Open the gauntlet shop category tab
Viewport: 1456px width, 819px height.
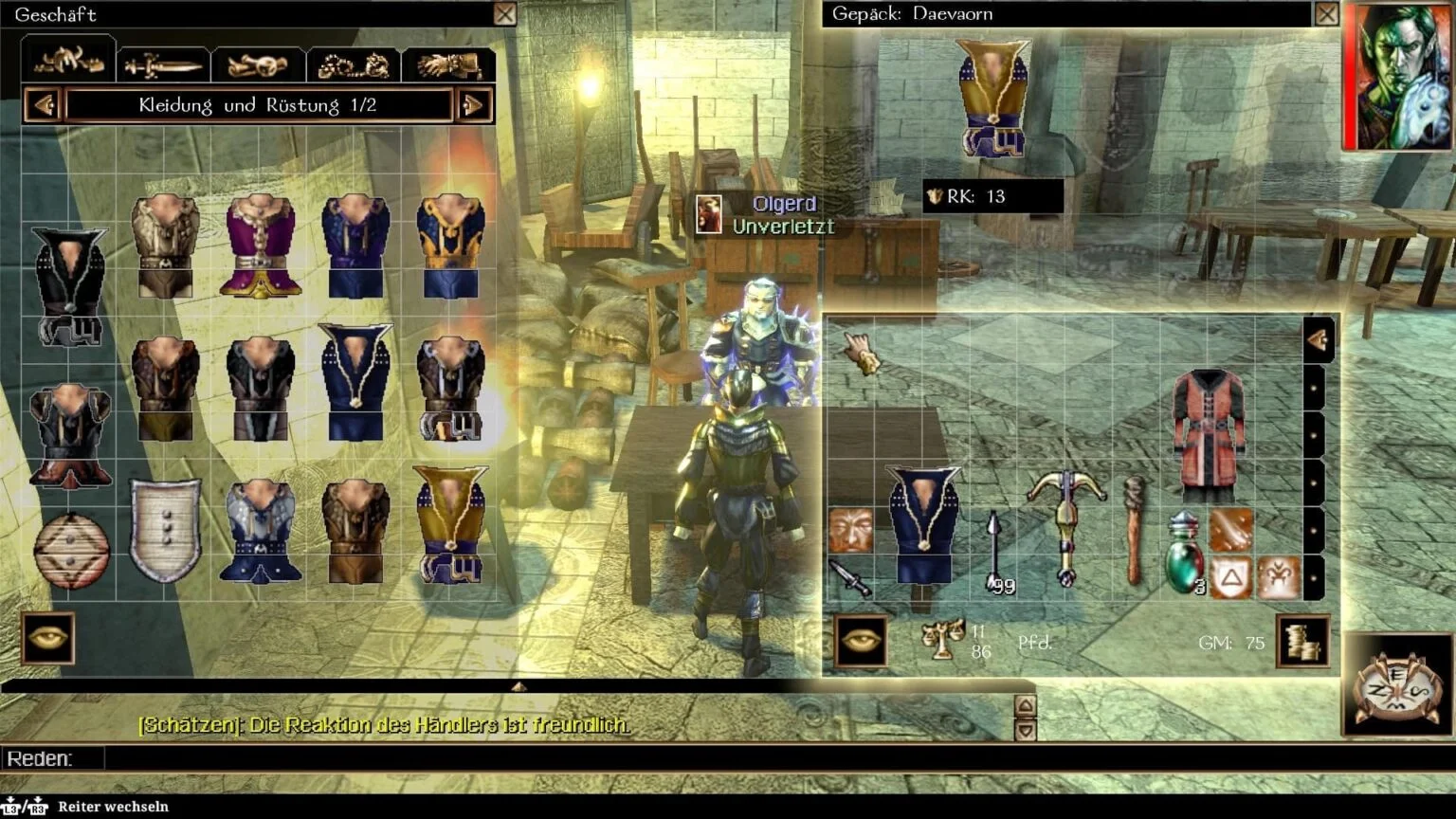(448, 65)
